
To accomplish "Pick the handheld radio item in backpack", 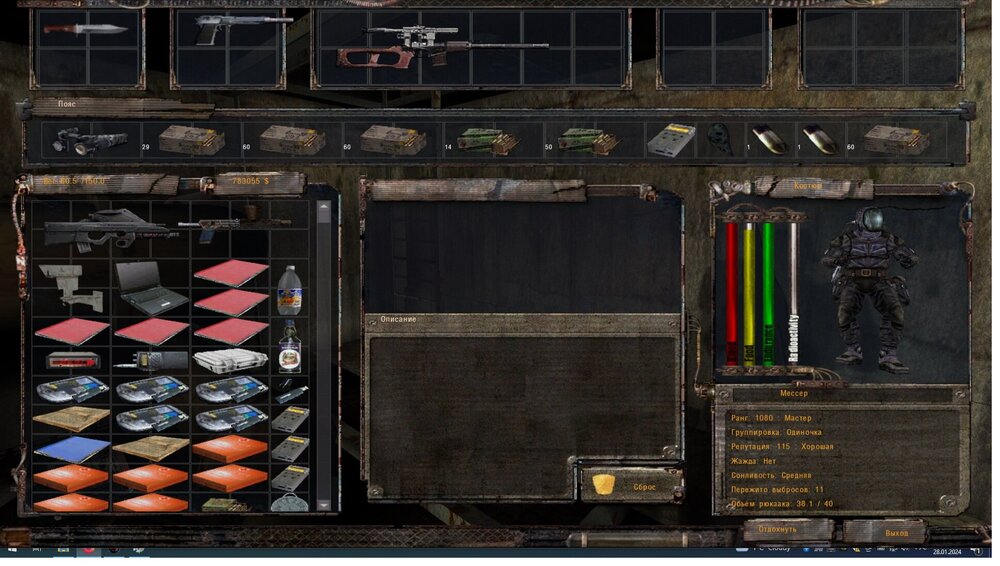I will [x=150, y=361].
